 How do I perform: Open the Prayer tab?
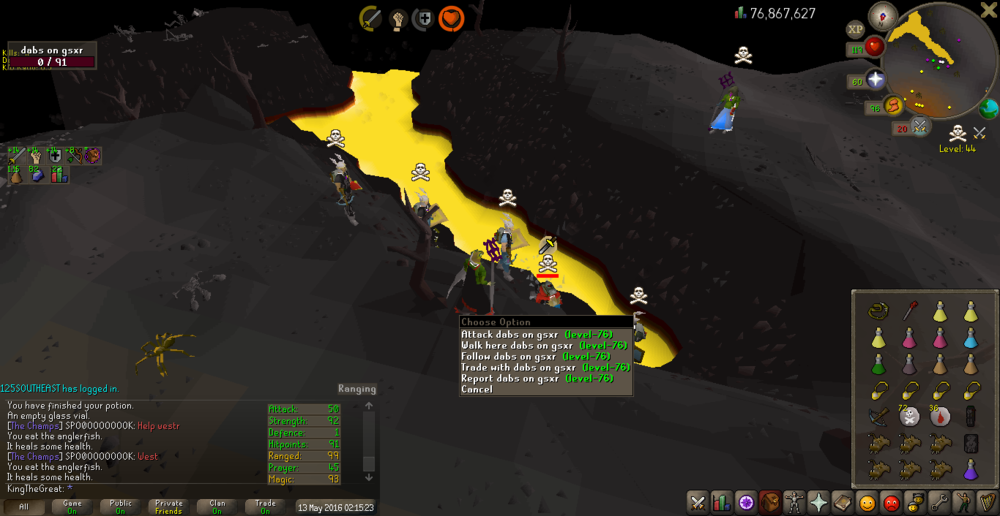tap(818, 502)
